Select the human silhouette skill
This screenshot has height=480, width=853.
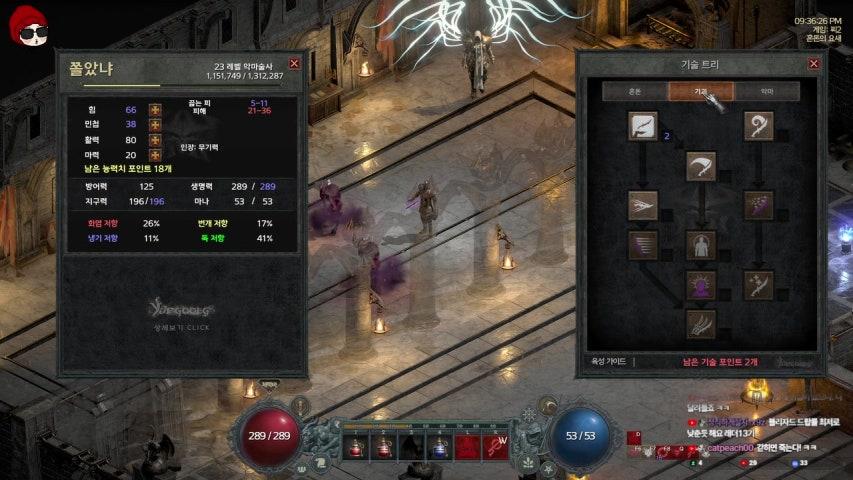click(x=700, y=245)
